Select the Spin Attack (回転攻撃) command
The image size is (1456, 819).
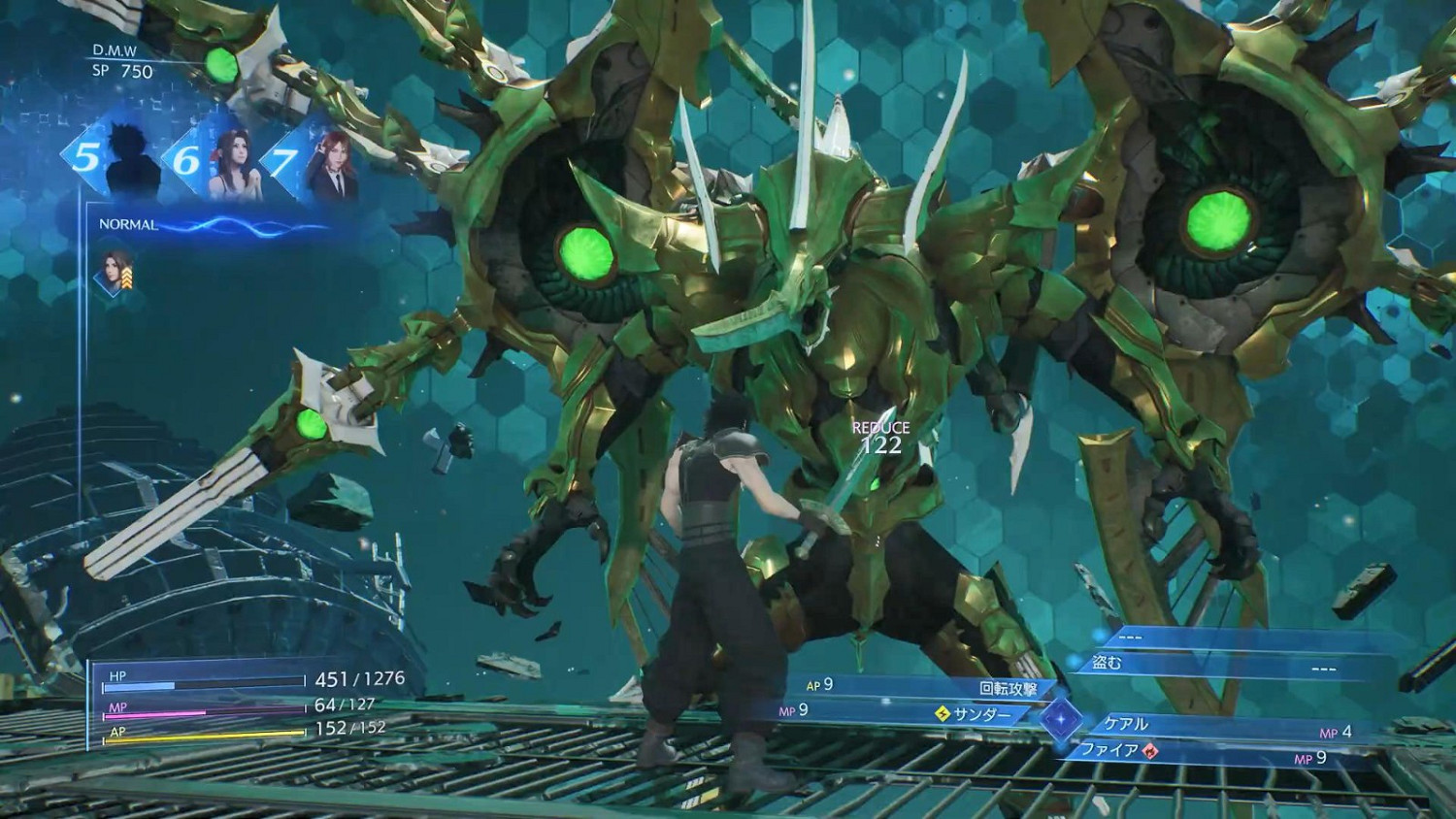point(1009,685)
